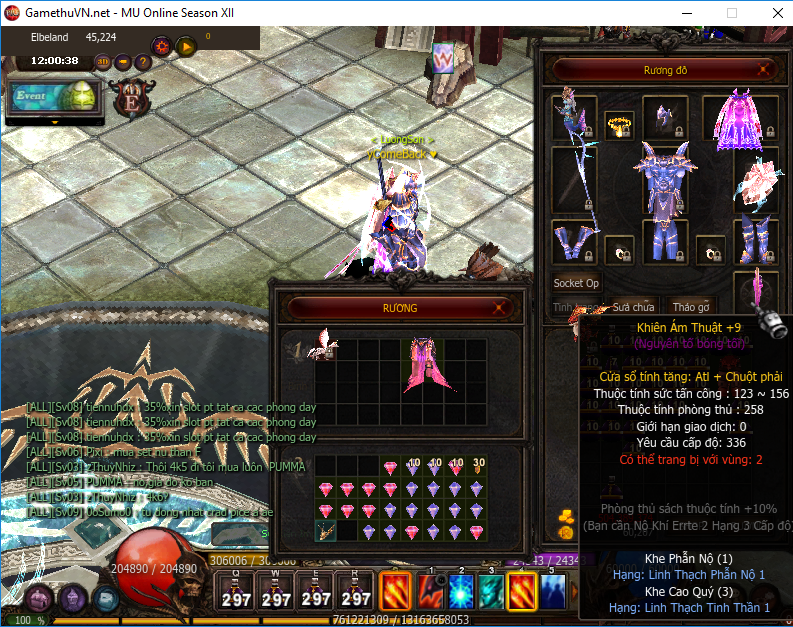Click the orange play arrow button
793x627 pixels.
[x=186, y=45]
